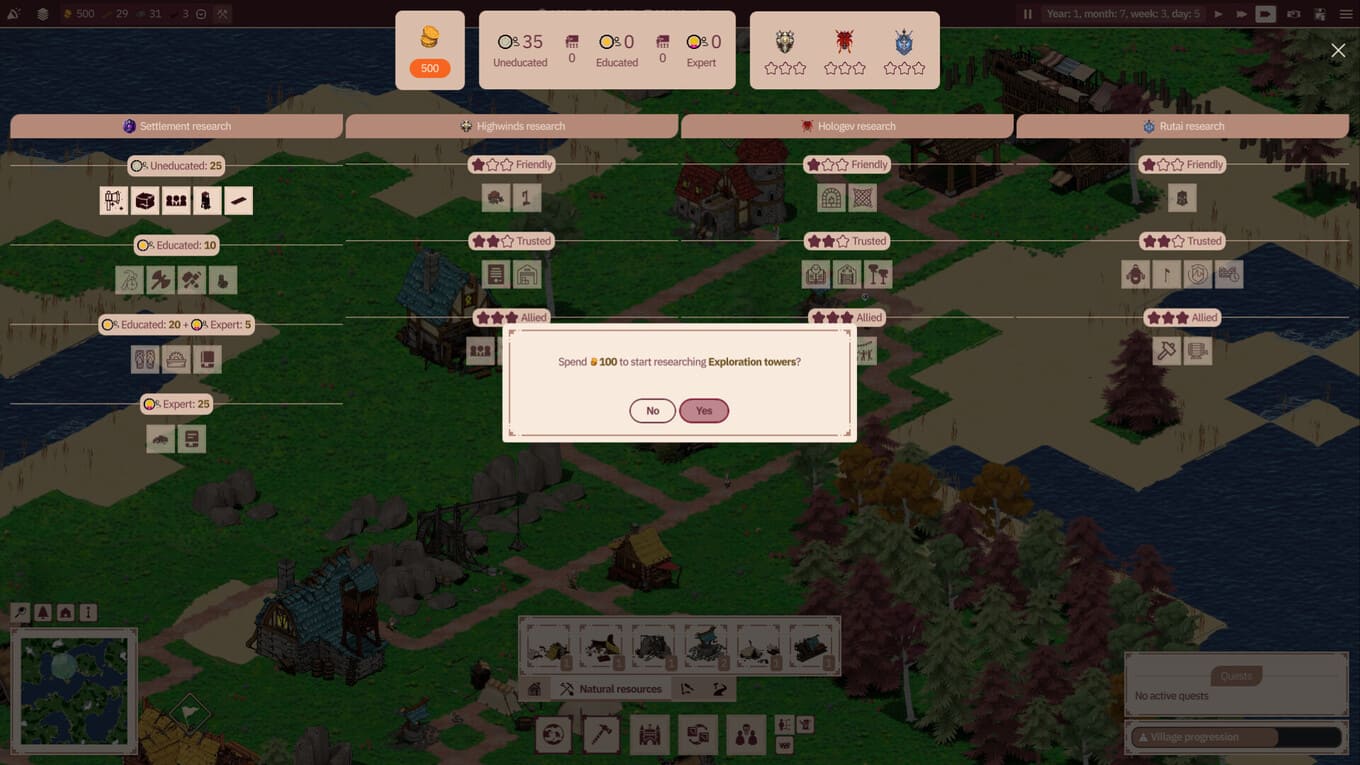
Task: Close the research screen with the X
Action: pos(1338,51)
